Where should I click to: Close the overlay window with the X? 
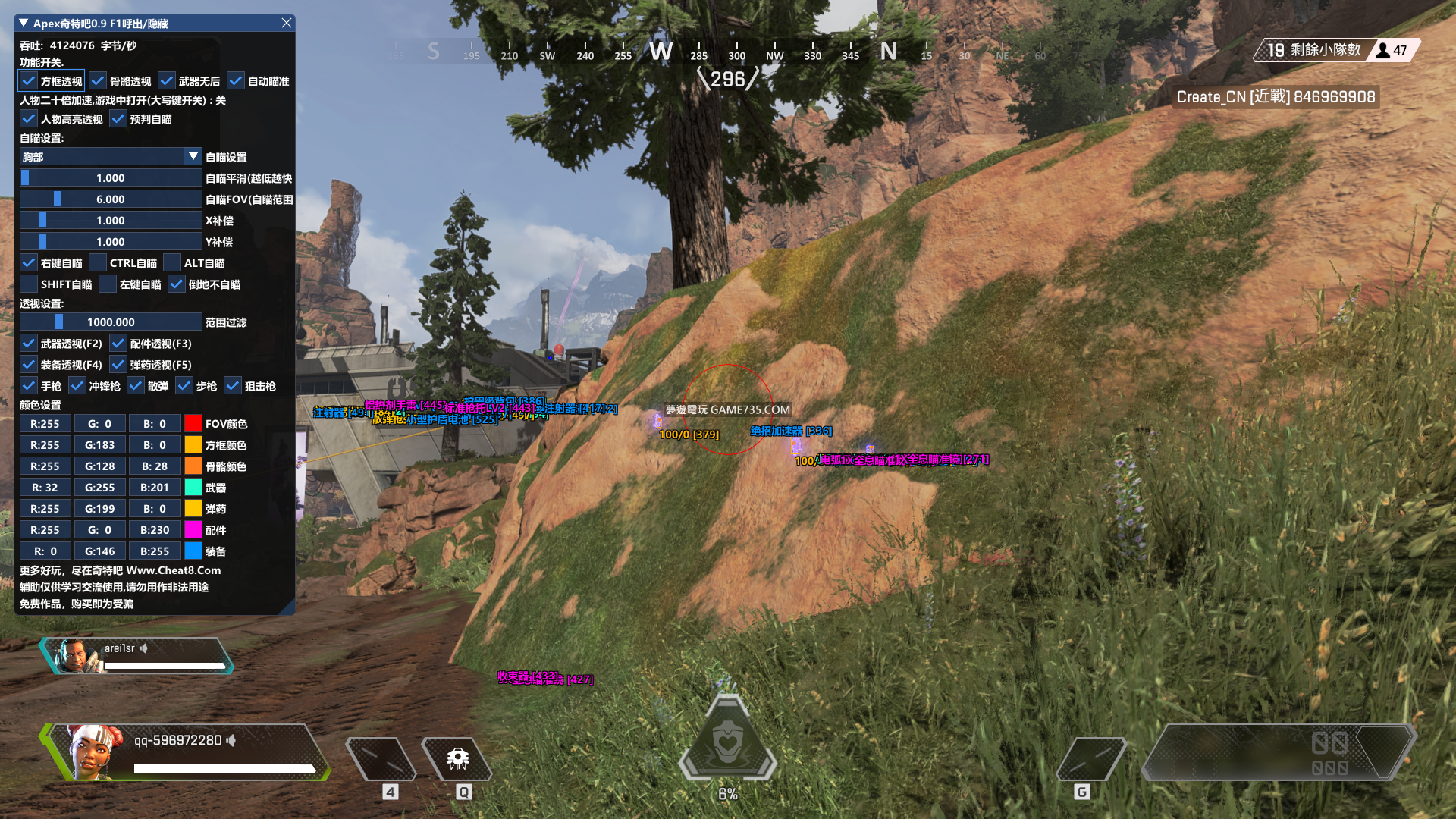(x=287, y=24)
